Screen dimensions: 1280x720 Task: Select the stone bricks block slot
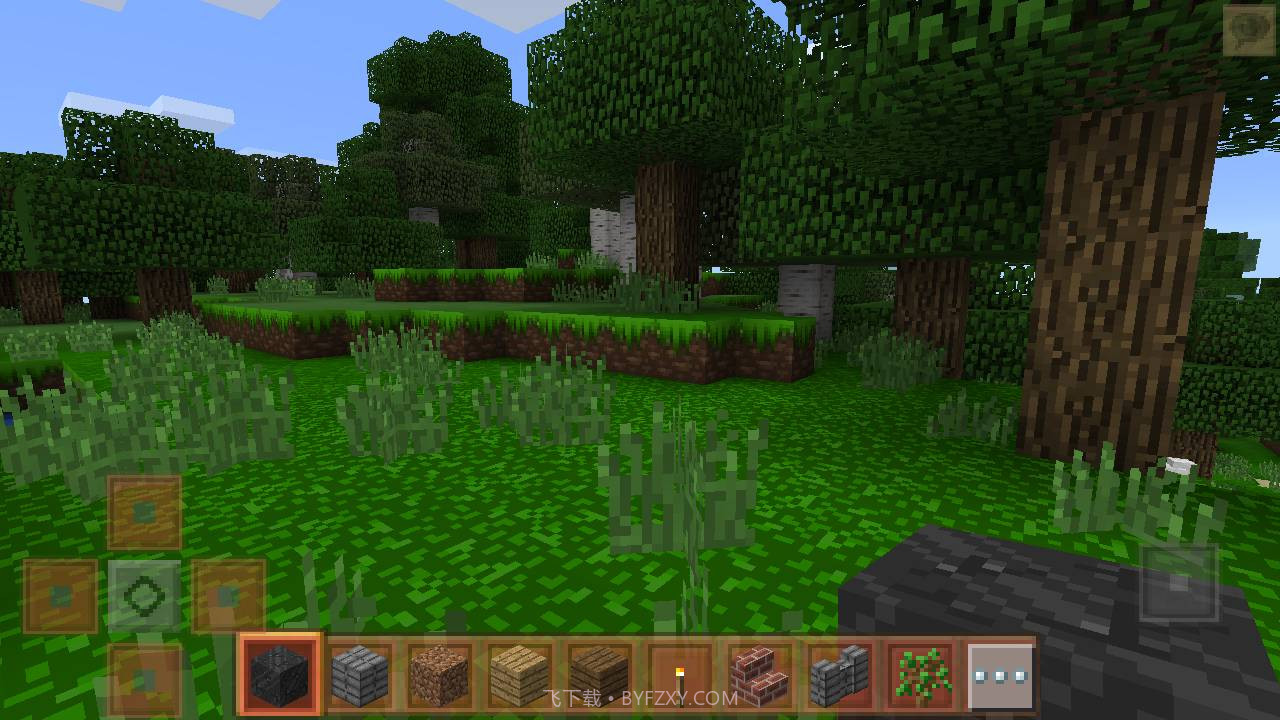(360, 674)
